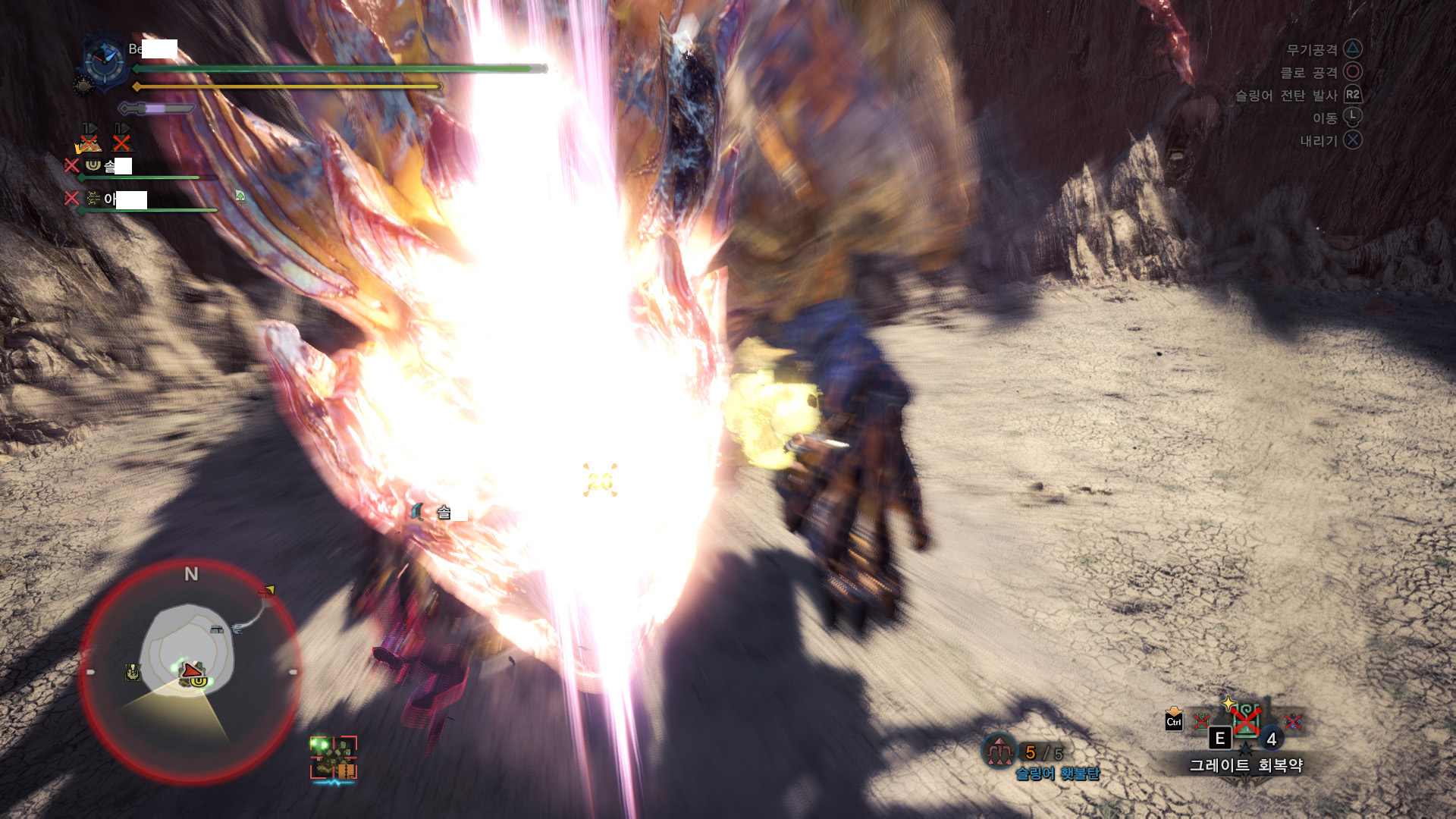
Task: Click the quest timer clock icon
Action: [104, 61]
